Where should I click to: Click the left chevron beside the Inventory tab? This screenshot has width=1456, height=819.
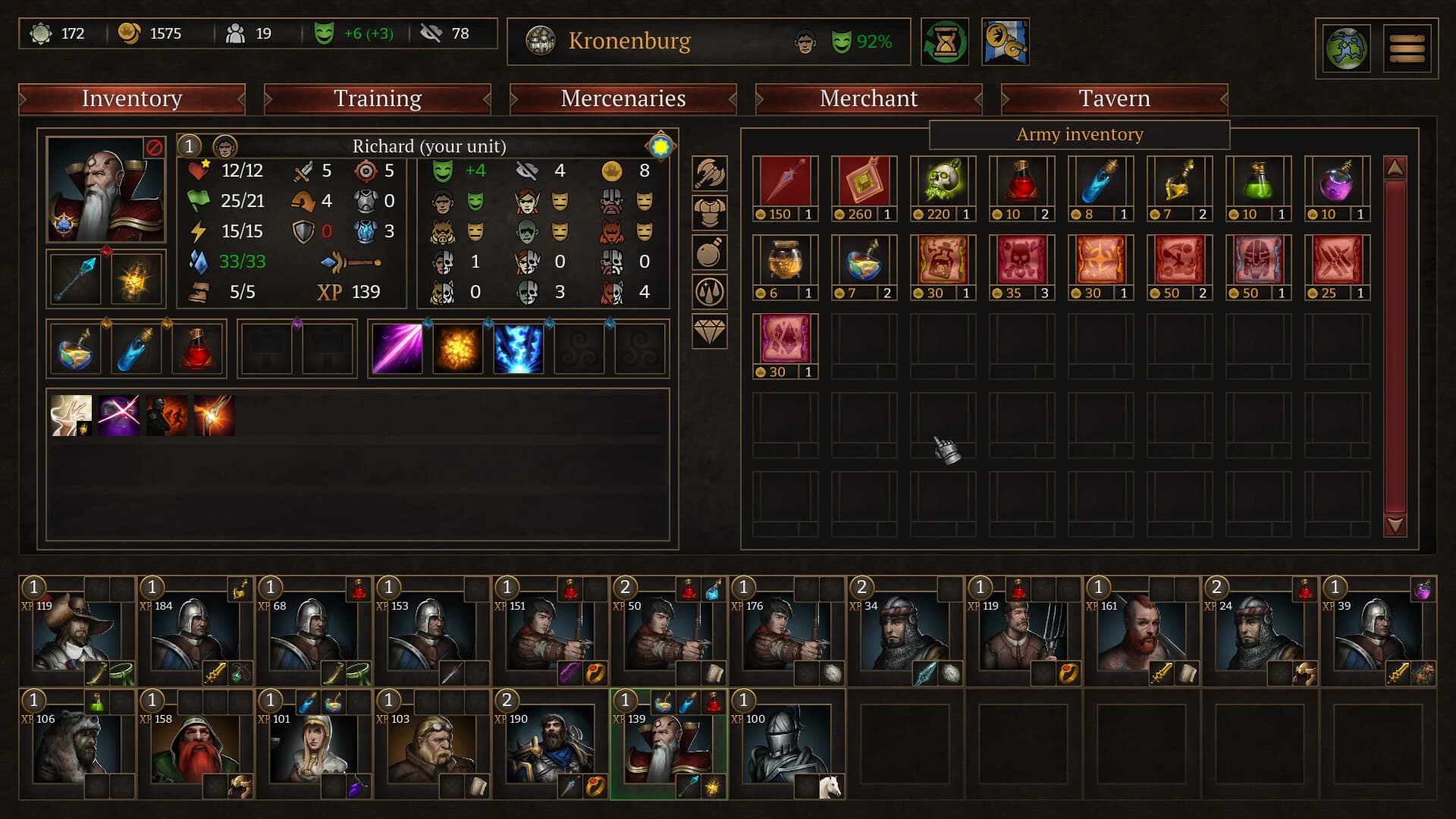(x=22, y=99)
